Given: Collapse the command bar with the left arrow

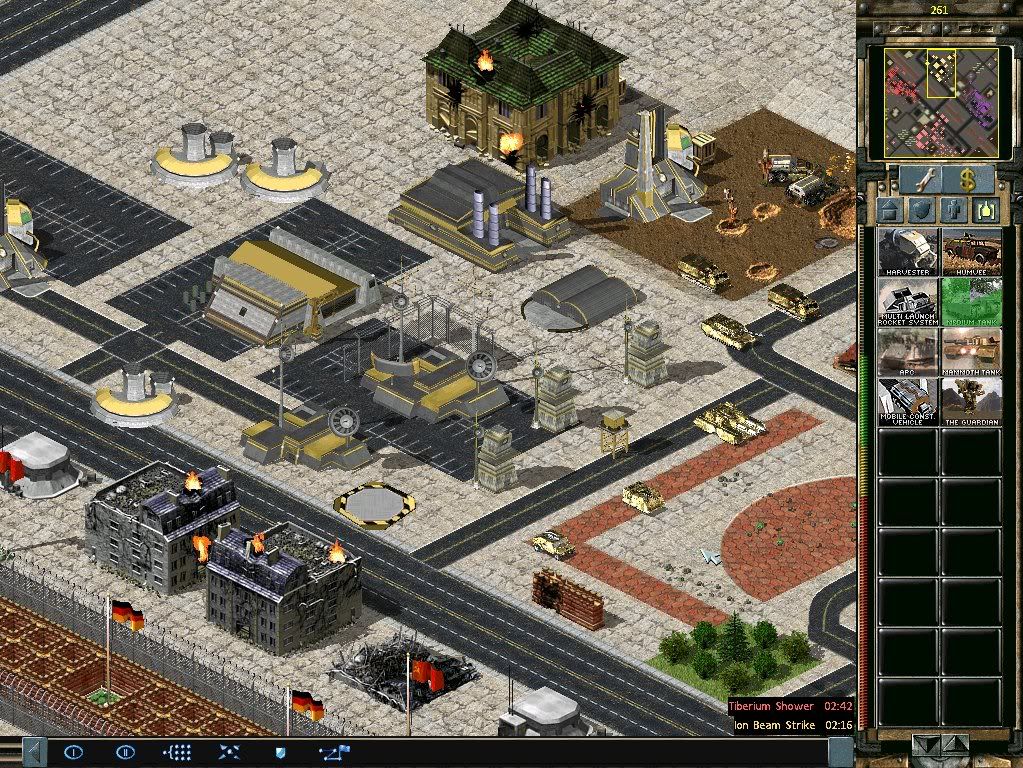Looking at the screenshot, I should coord(33,751).
